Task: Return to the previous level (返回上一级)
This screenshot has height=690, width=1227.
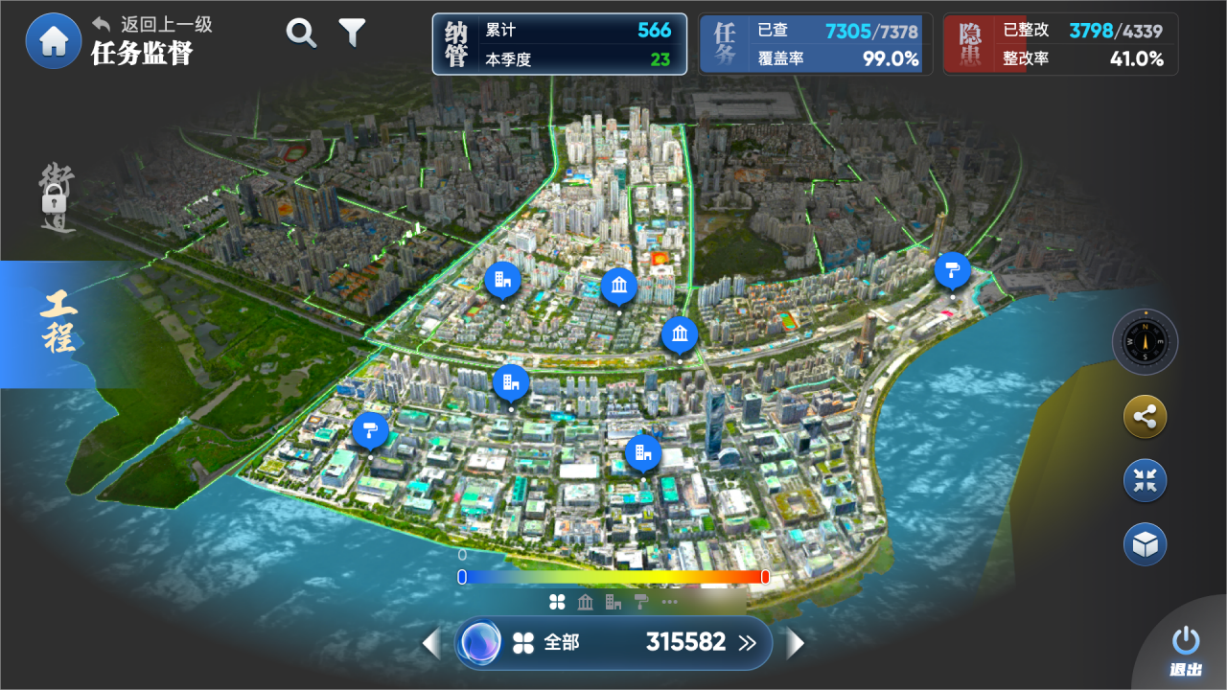Action: click(x=153, y=24)
